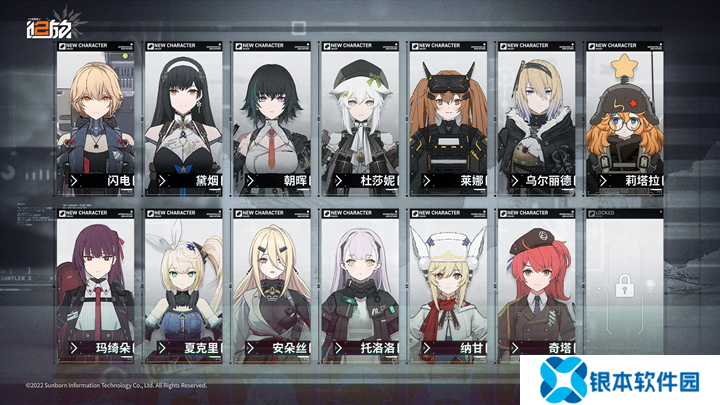This screenshot has height=405, width=720.
Task: Pick the 莱娜 character card
Action: click(448, 118)
